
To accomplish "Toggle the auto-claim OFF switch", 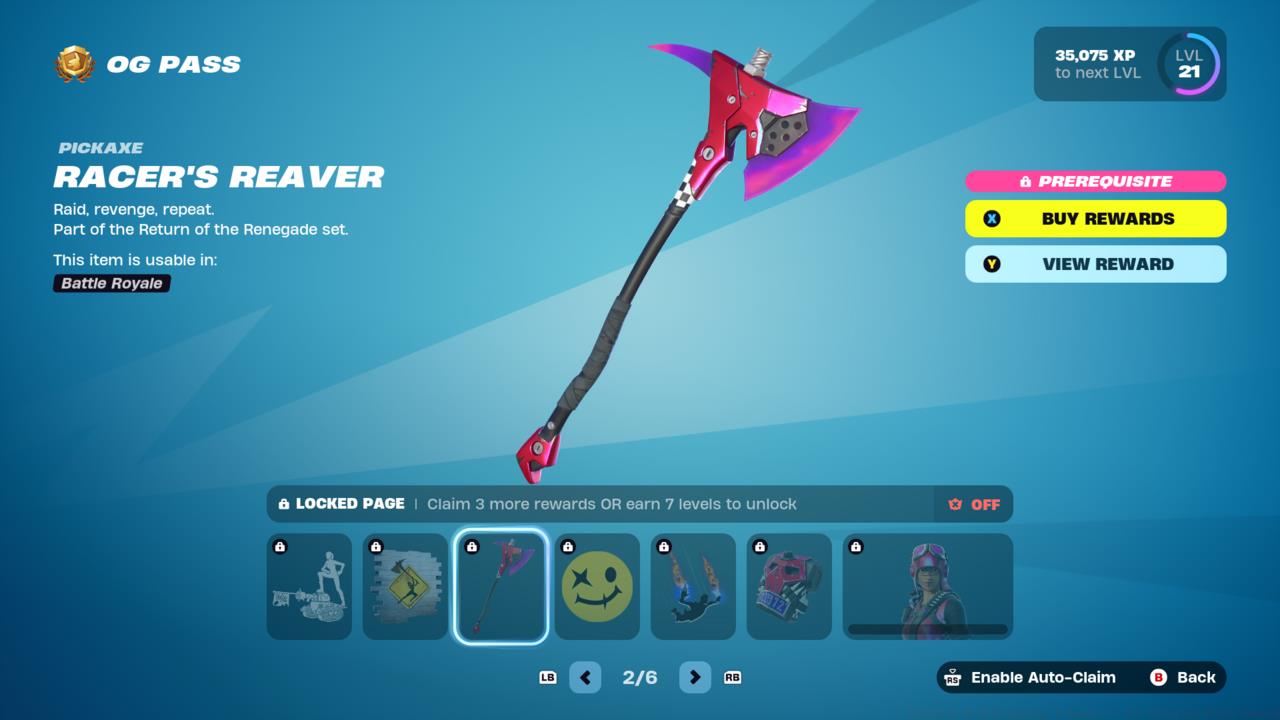I will (973, 504).
